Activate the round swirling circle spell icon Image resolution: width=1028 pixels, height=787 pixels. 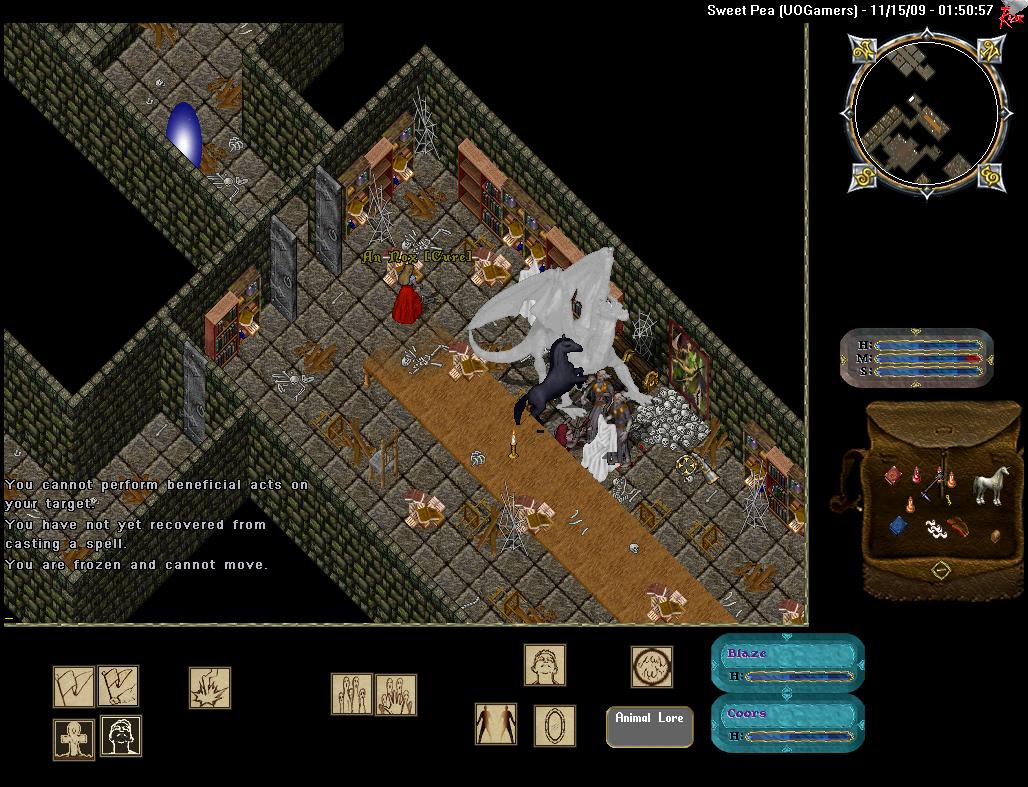651,666
